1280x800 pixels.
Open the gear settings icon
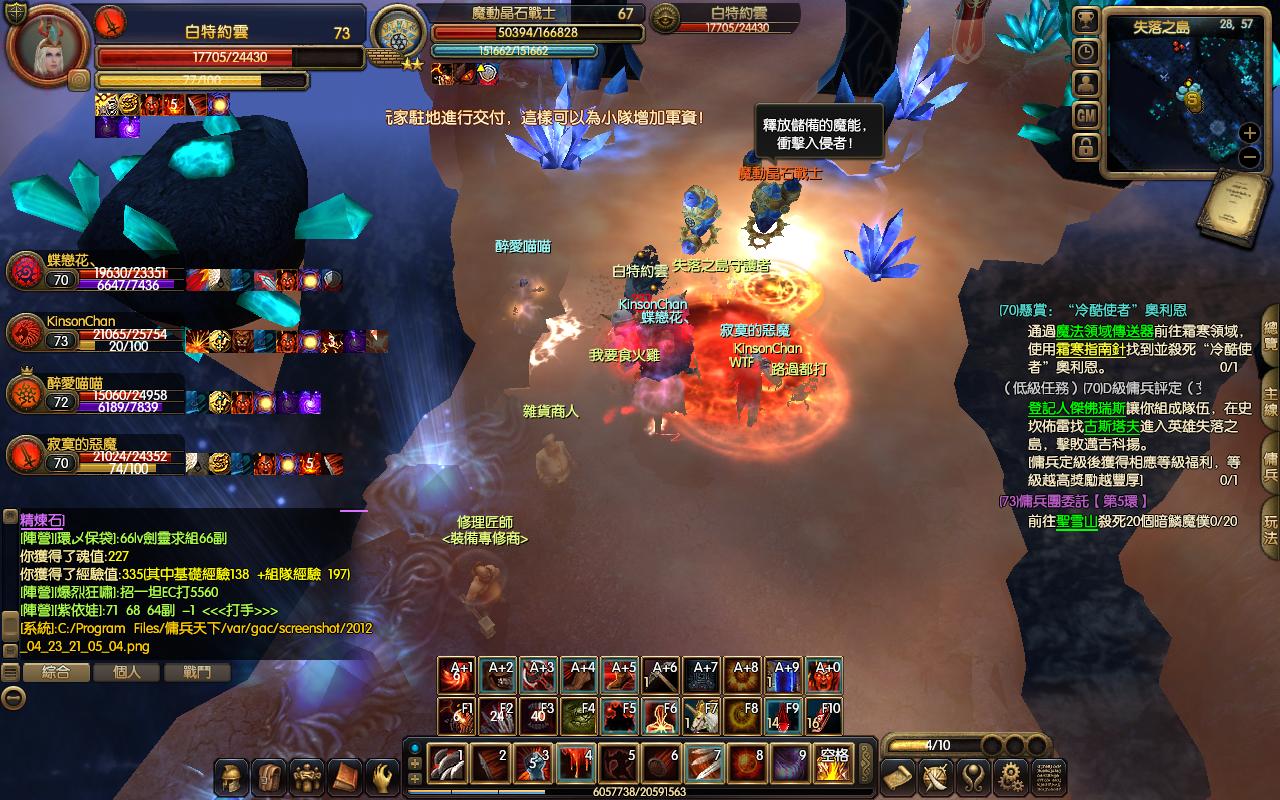1011,777
